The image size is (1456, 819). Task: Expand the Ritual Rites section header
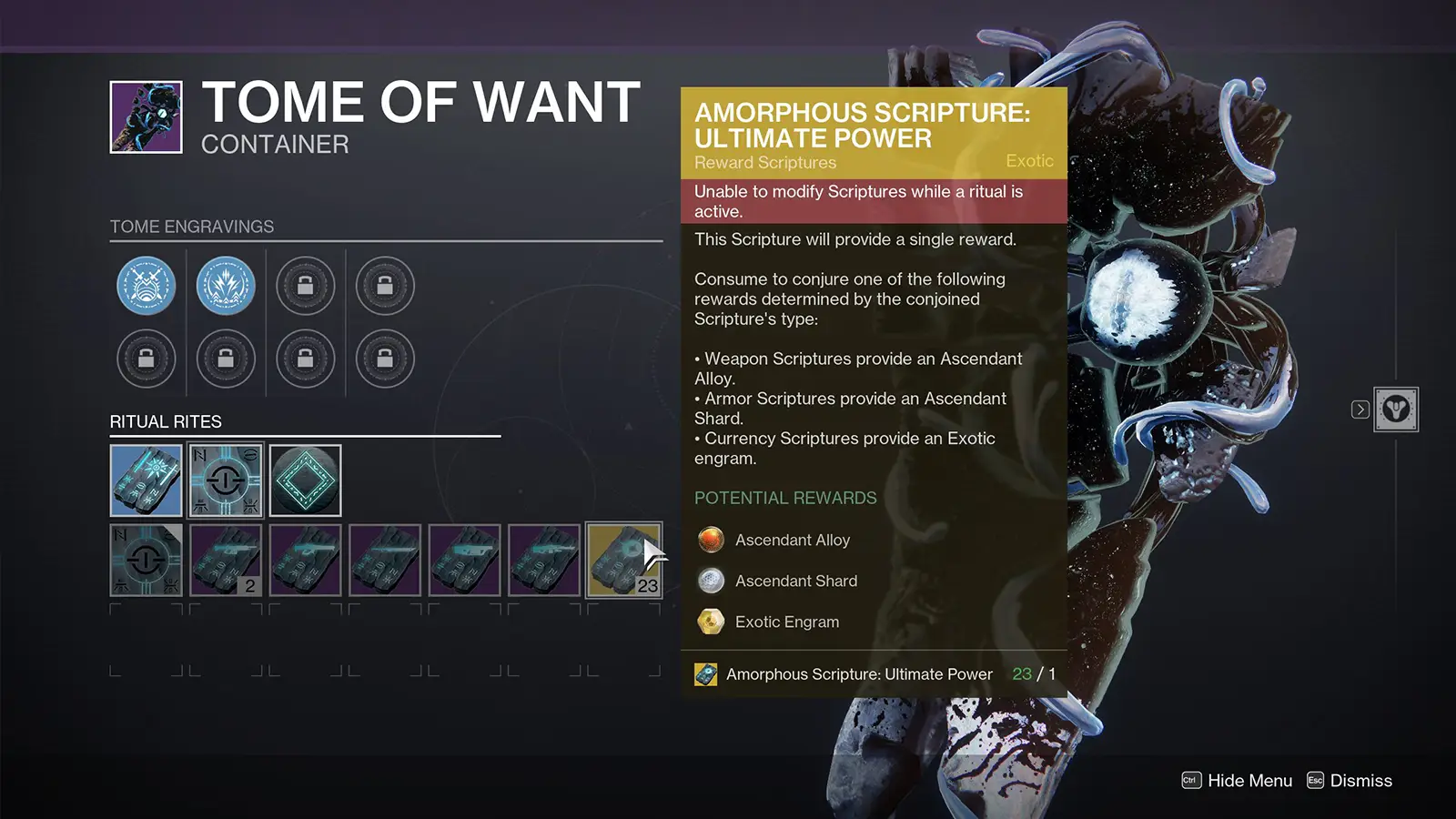click(x=166, y=421)
